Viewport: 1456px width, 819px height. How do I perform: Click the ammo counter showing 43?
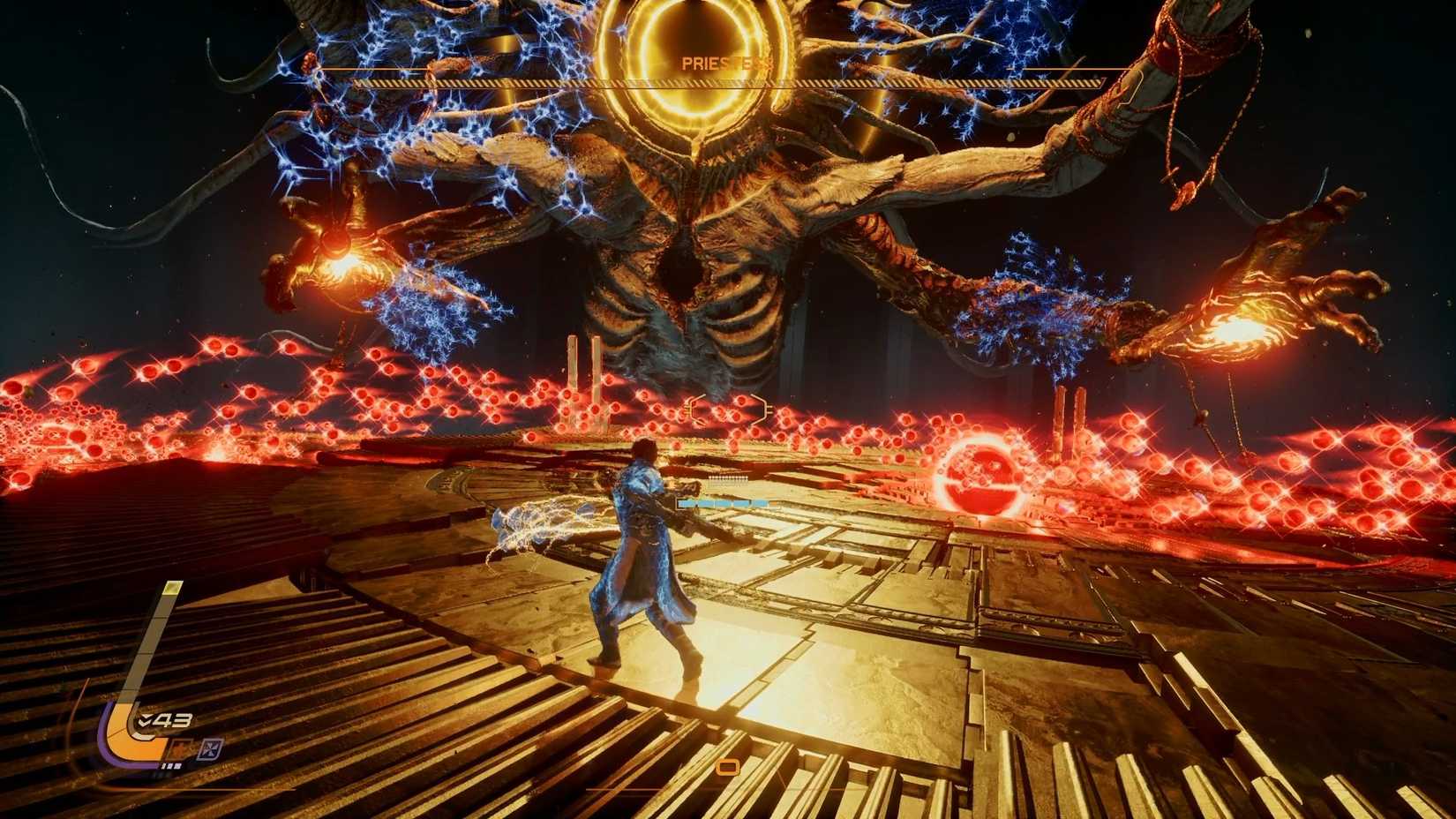pyautogui.click(x=172, y=718)
